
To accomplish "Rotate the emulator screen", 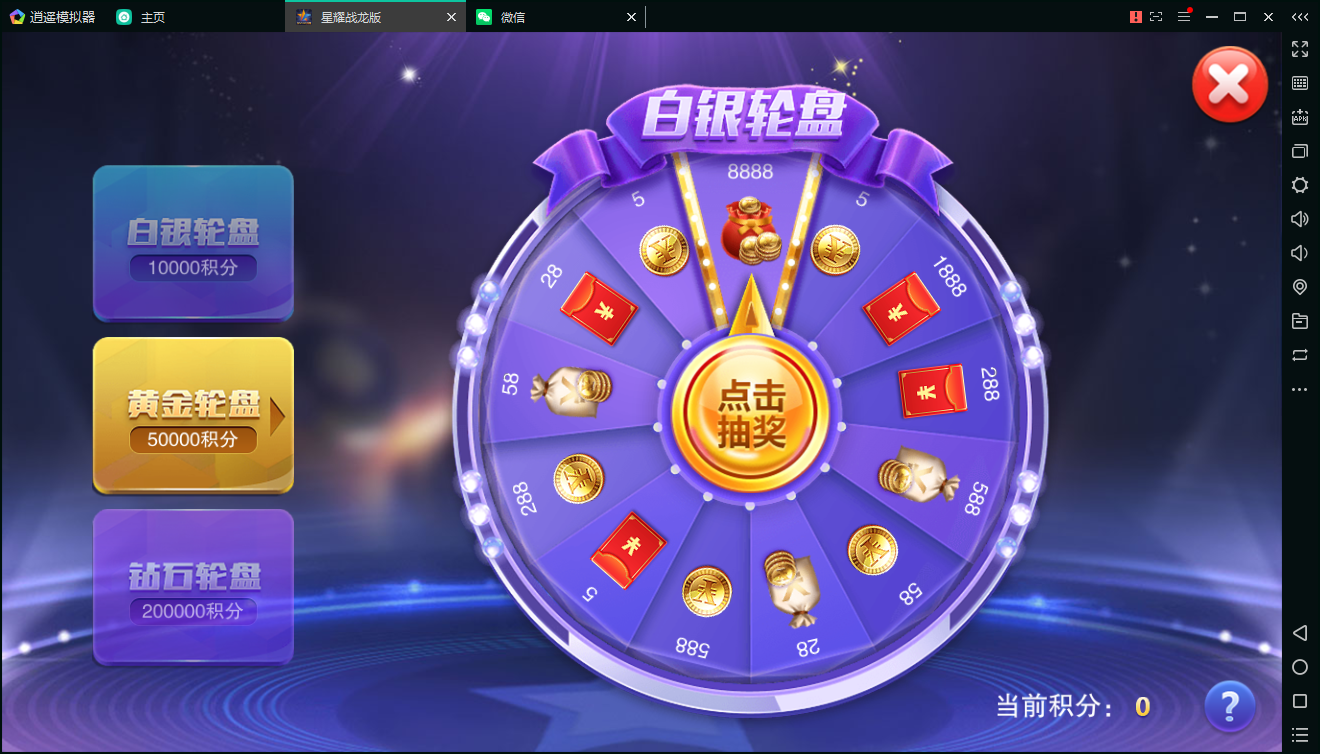I will [1299, 356].
